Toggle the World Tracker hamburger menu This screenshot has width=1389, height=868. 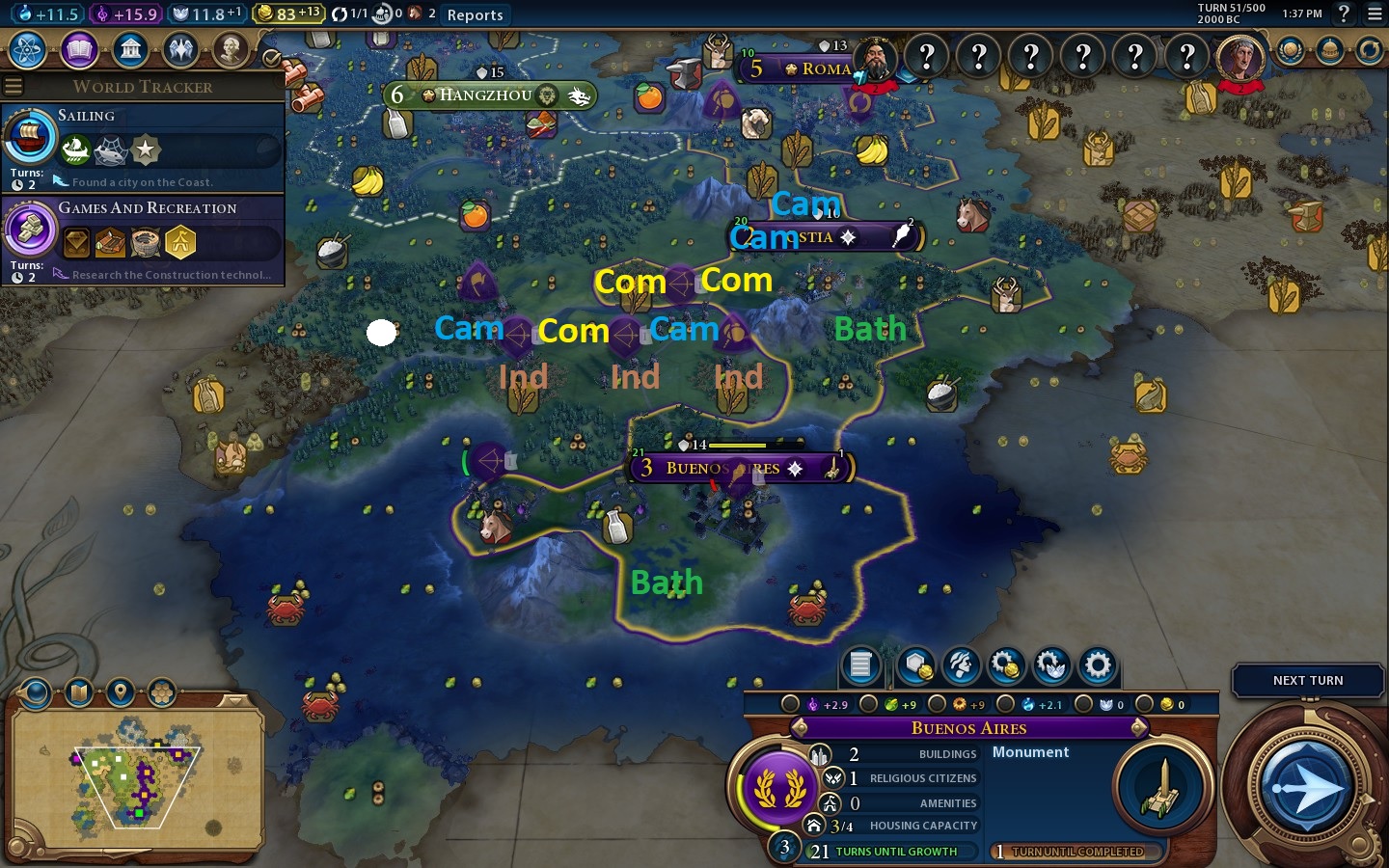tap(14, 87)
